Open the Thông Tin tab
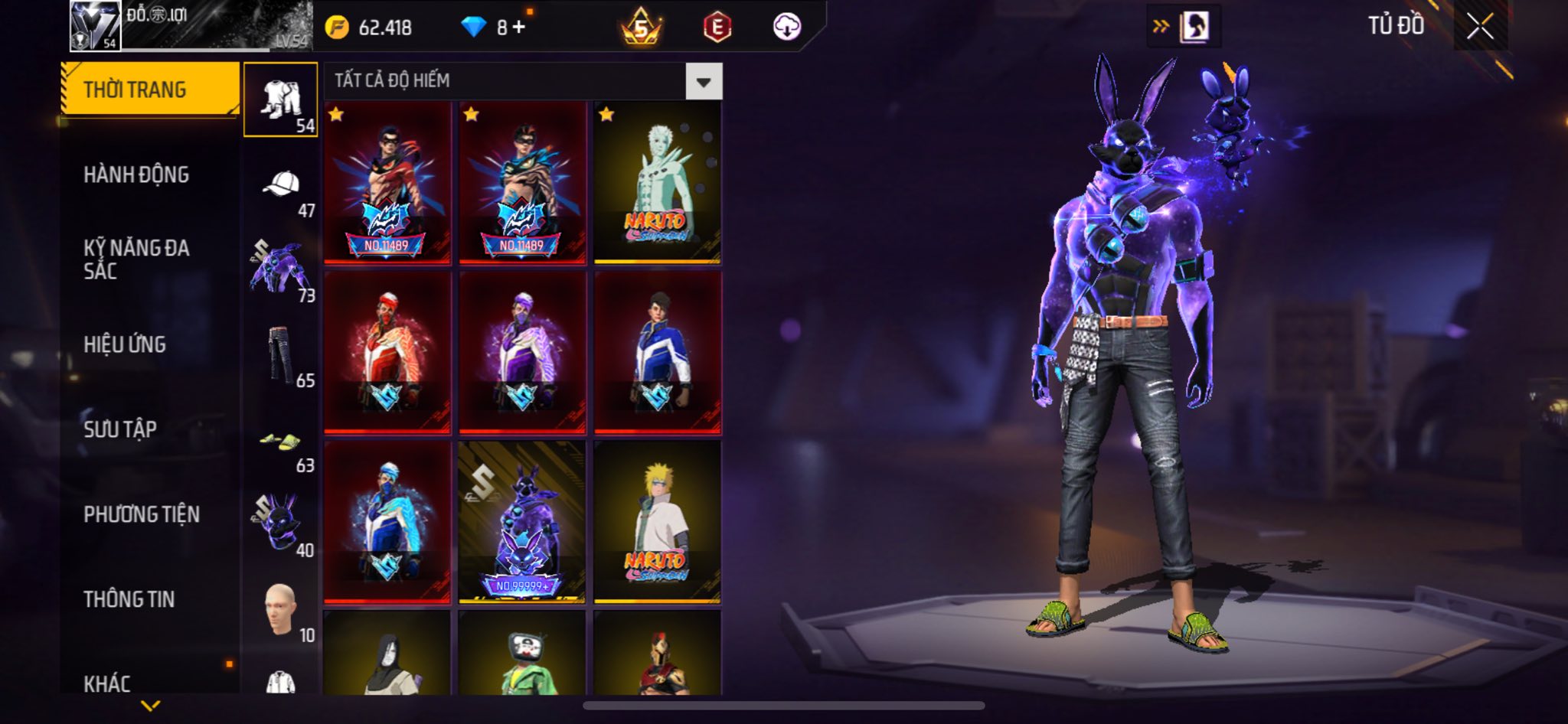Image resolution: width=1568 pixels, height=724 pixels. 129,599
